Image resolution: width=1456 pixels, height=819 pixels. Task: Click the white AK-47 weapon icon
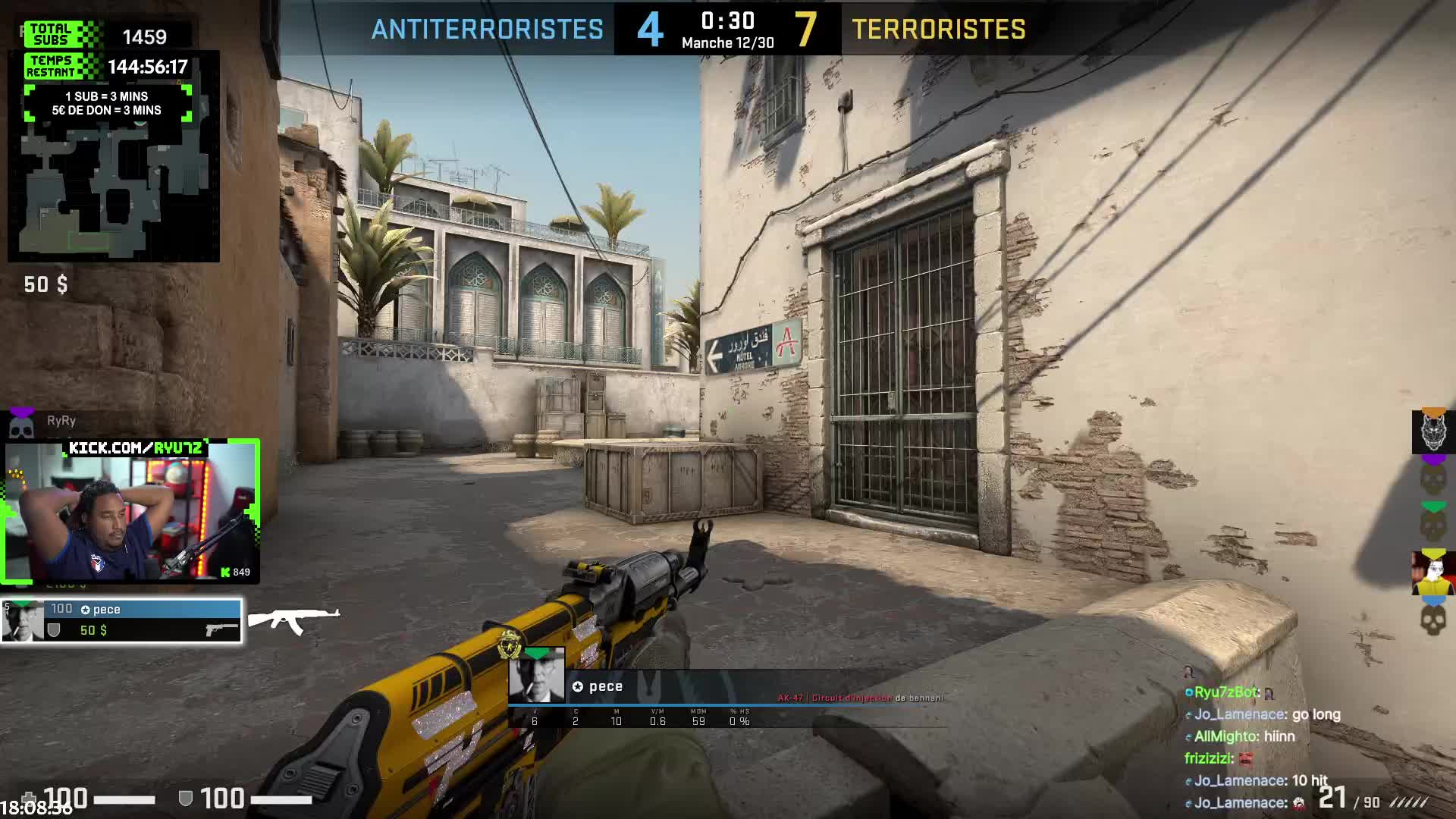pyautogui.click(x=293, y=620)
